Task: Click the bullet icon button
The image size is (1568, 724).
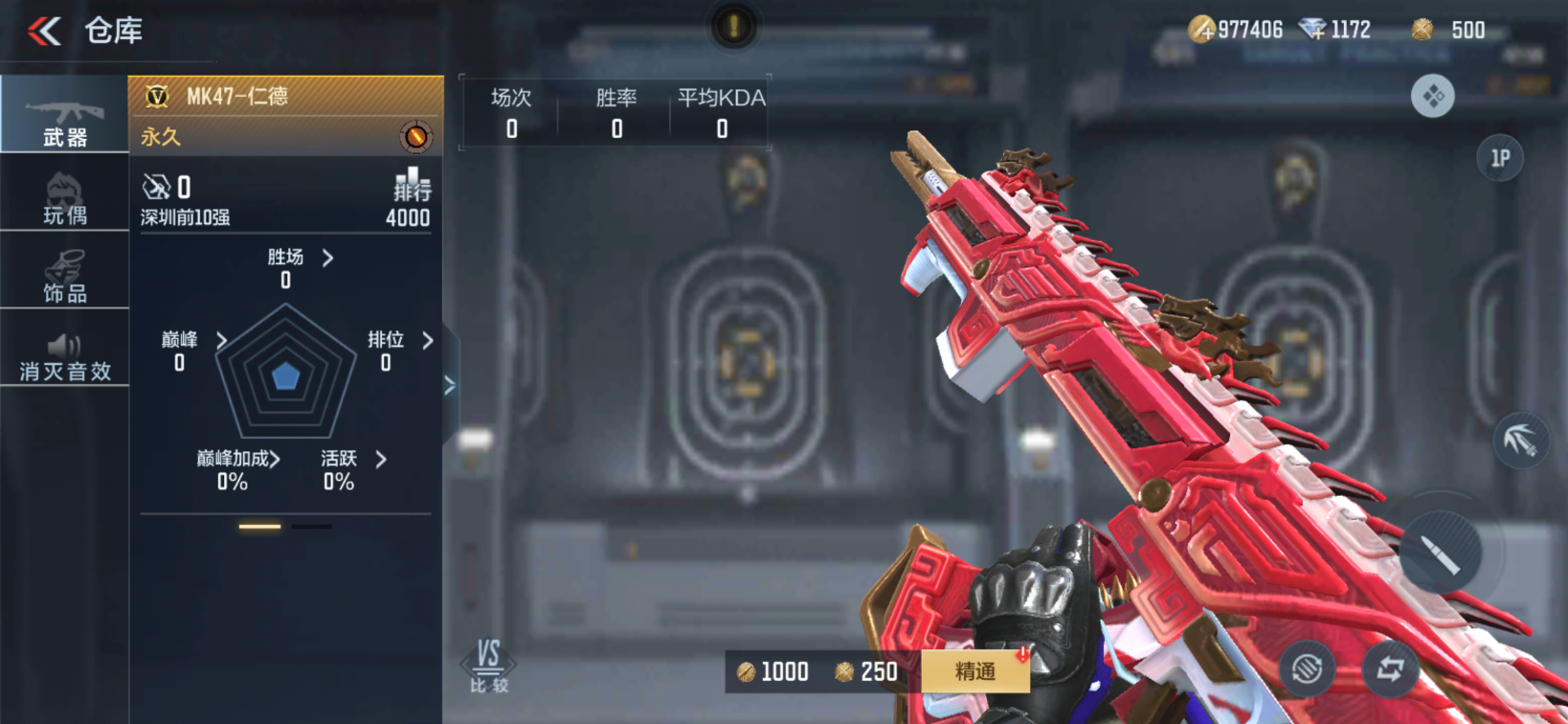Action: [1440, 553]
